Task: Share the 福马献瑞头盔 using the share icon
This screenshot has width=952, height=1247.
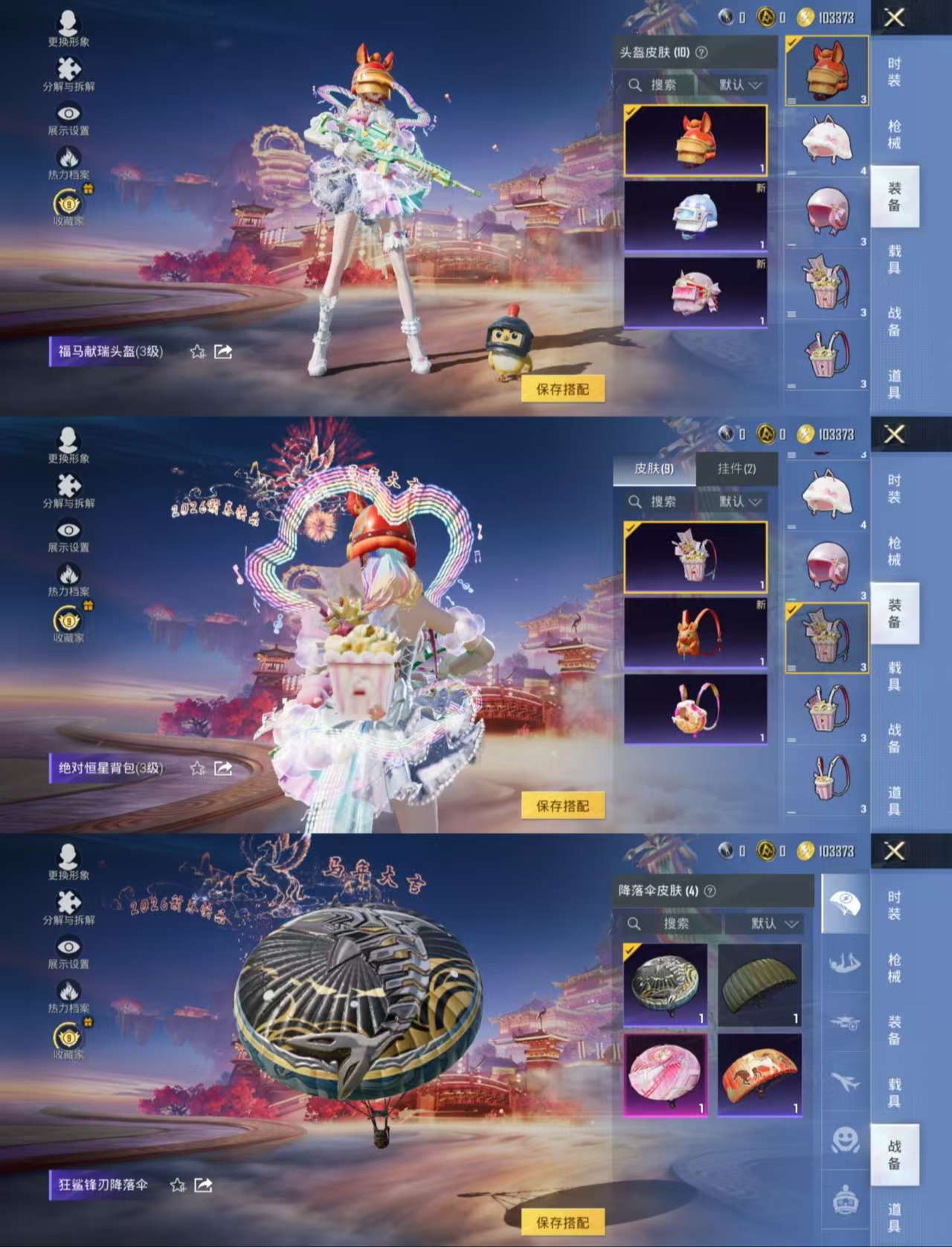Action: click(x=222, y=350)
